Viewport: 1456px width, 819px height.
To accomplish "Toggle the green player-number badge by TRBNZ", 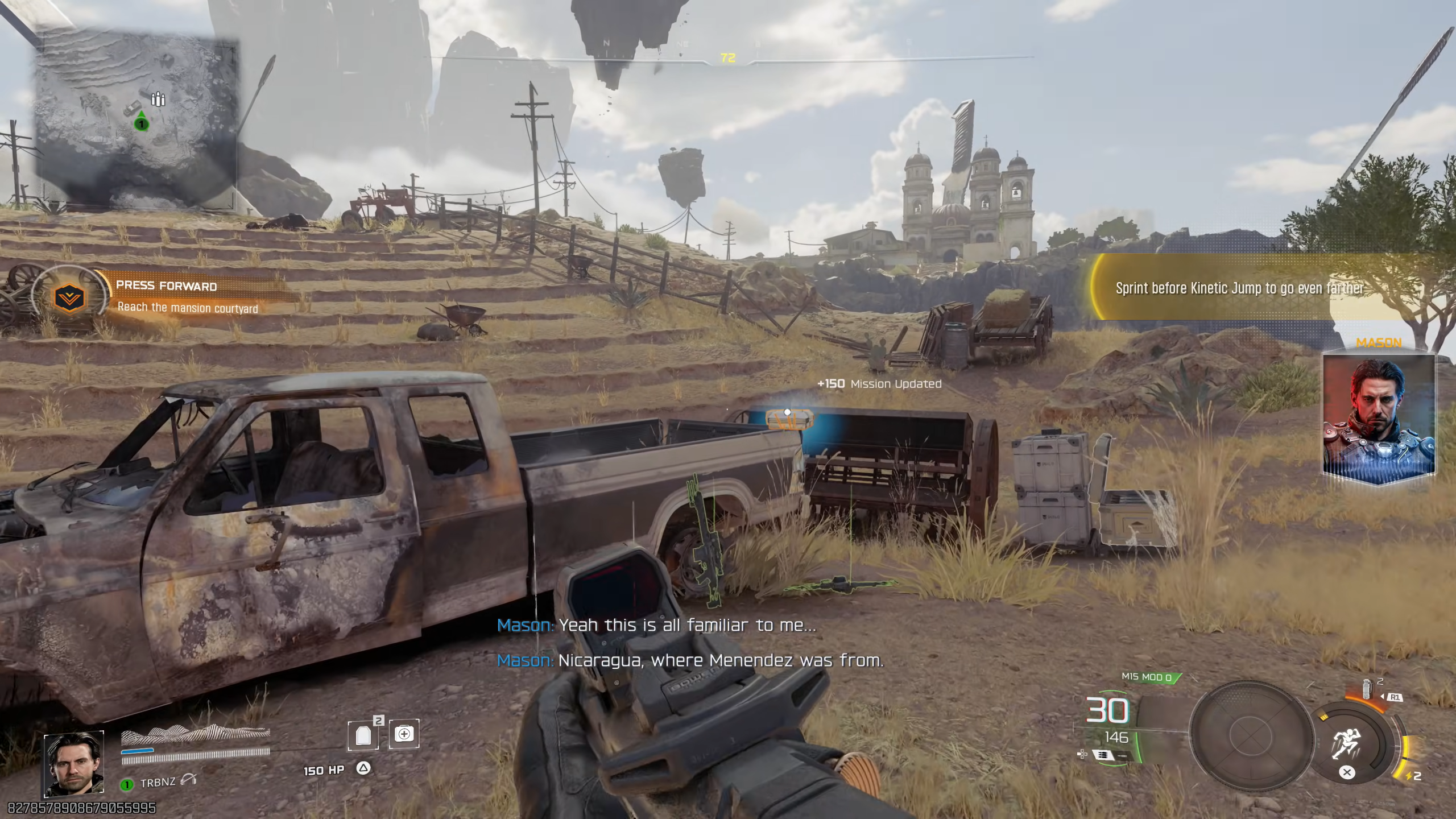I will tap(126, 785).
